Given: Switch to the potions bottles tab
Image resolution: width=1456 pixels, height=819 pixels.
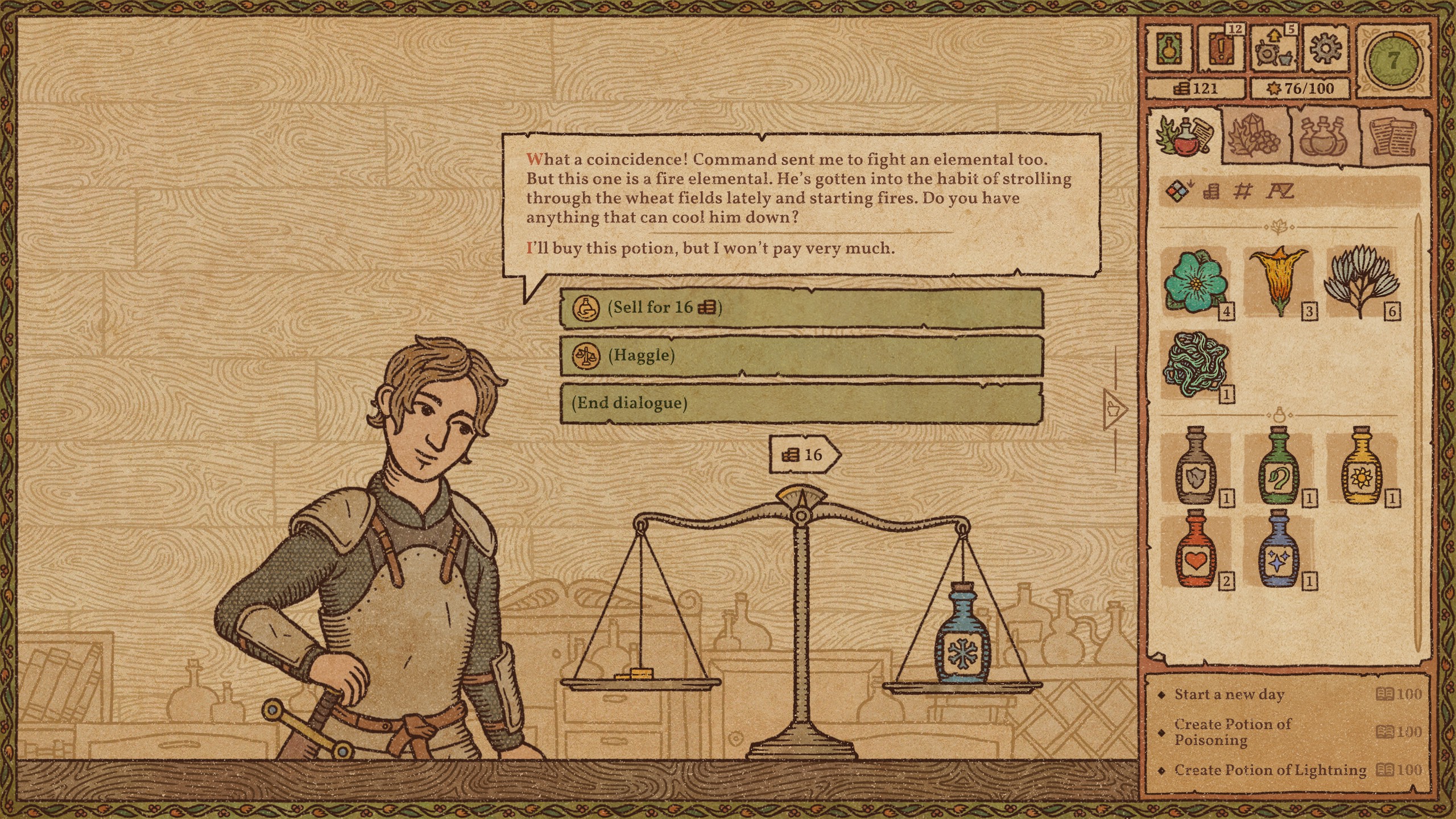Looking at the screenshot, I should pyautogui.click(x=1322, y=136).
